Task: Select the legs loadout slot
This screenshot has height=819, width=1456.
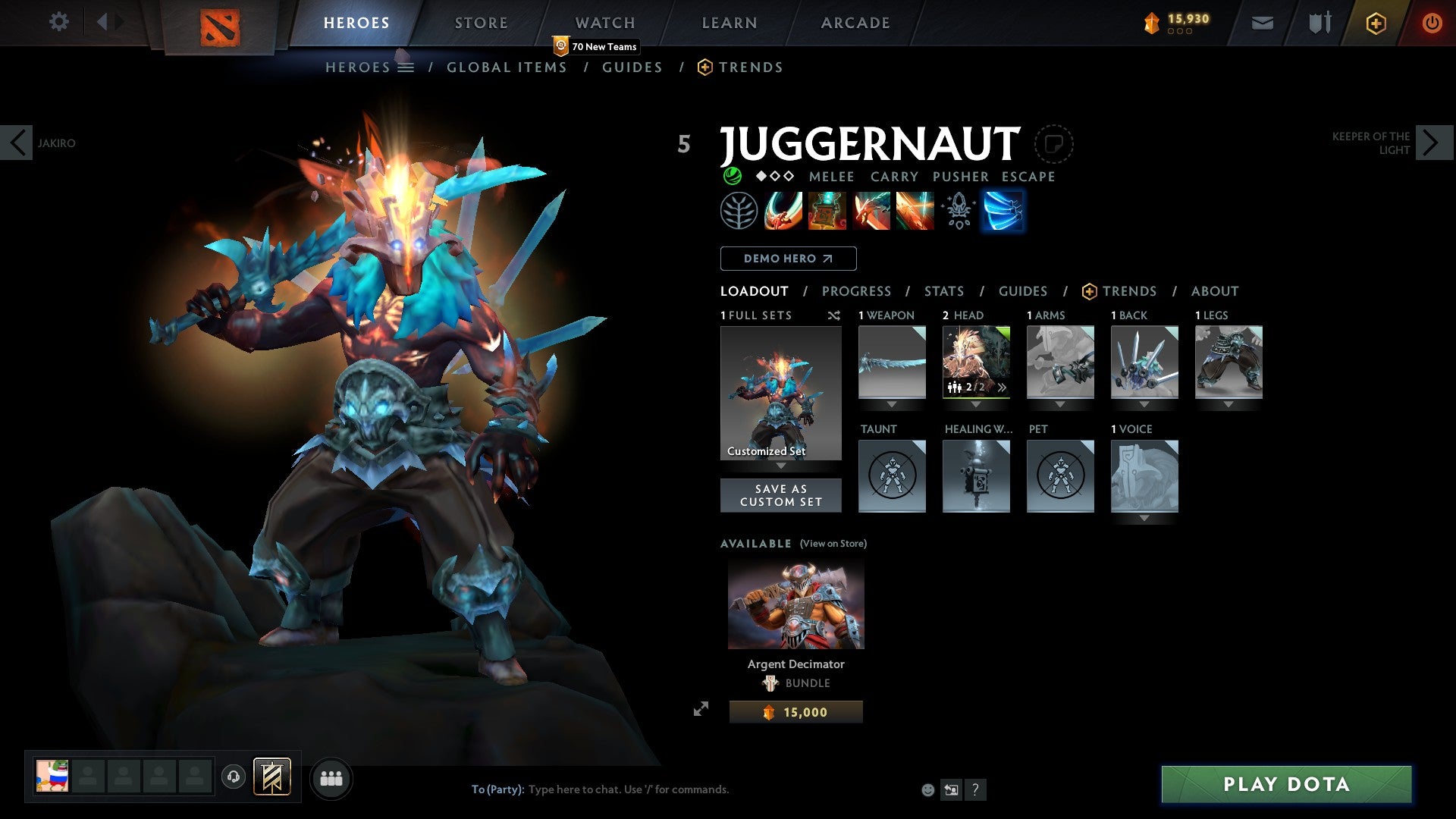Action: tap(1228, 362)
